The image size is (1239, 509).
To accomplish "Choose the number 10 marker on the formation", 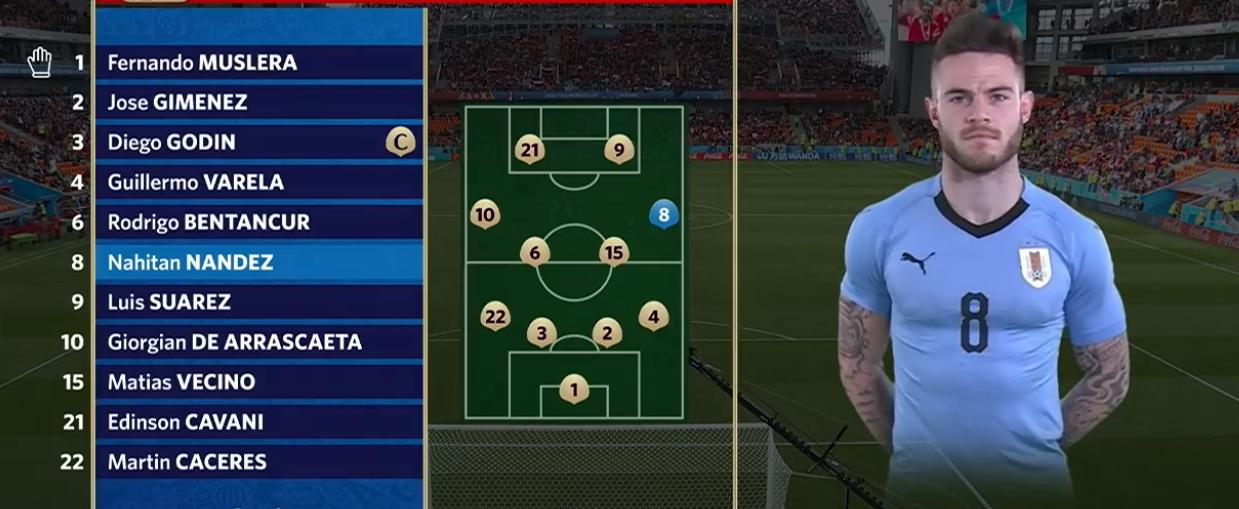I will (485, 214).
